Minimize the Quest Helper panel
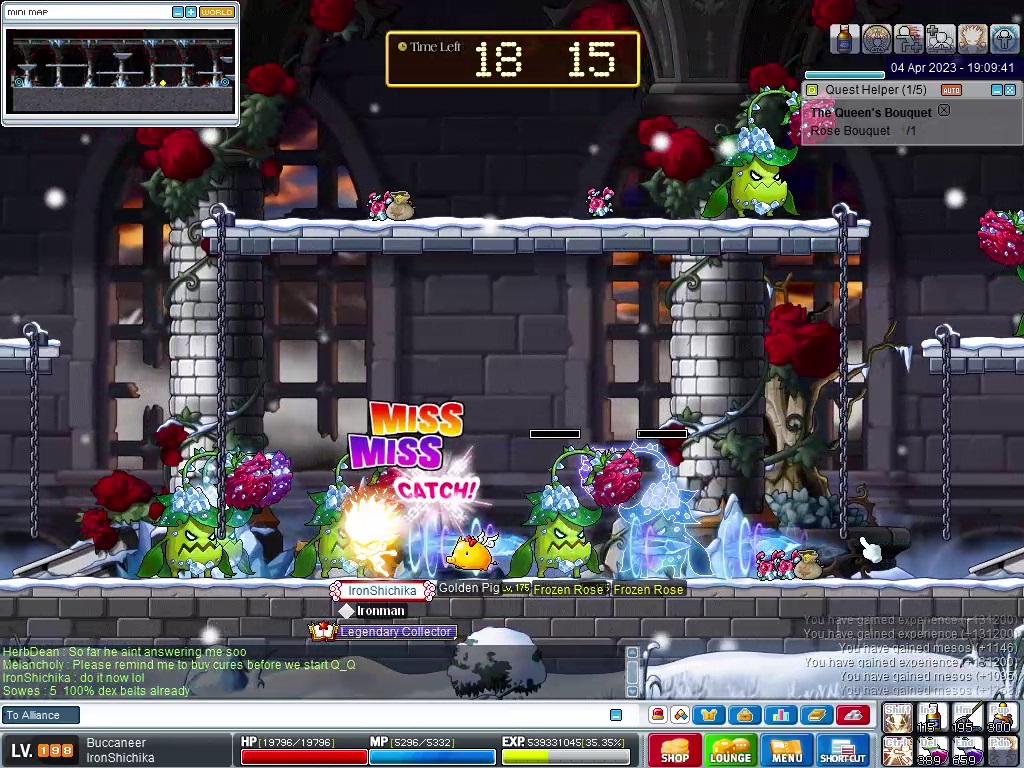The height and width of the screenshot is (768, 1024). click(x=996, y=90)
